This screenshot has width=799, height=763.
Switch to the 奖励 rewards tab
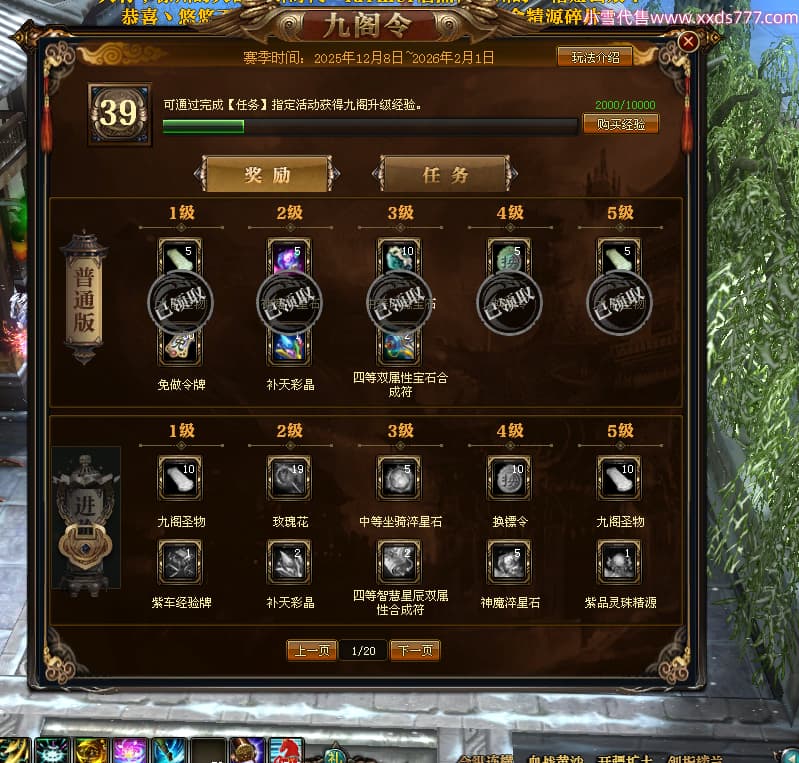click(x=267, y=174)
